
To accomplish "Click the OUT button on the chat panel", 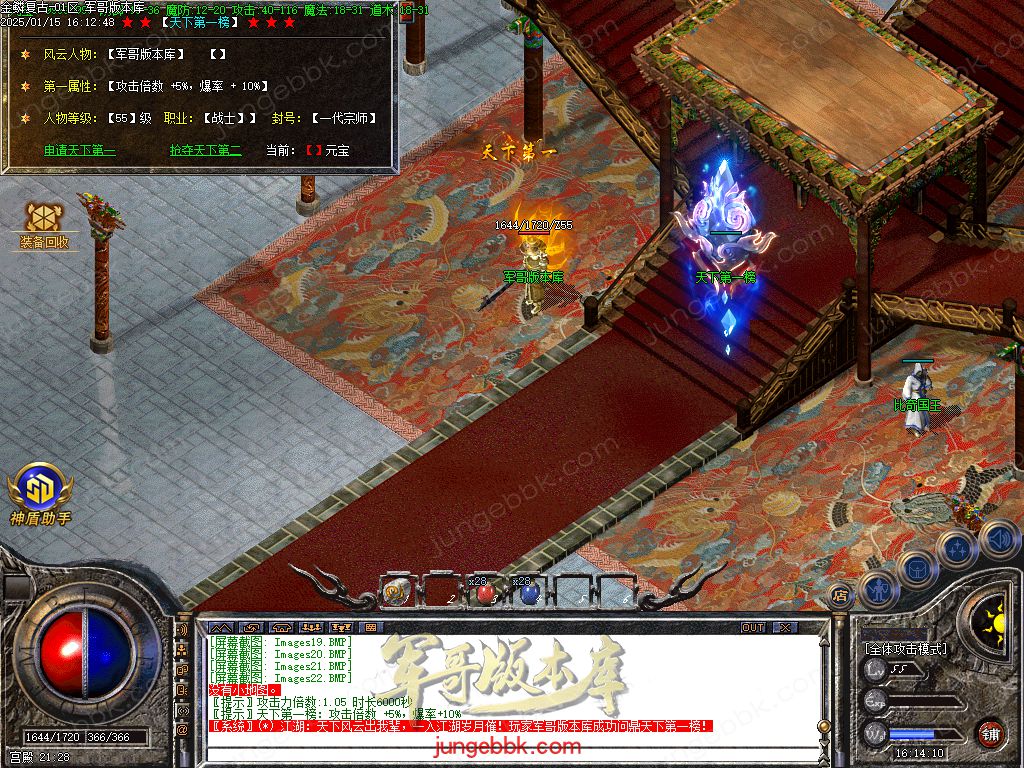I will (752, 627).
